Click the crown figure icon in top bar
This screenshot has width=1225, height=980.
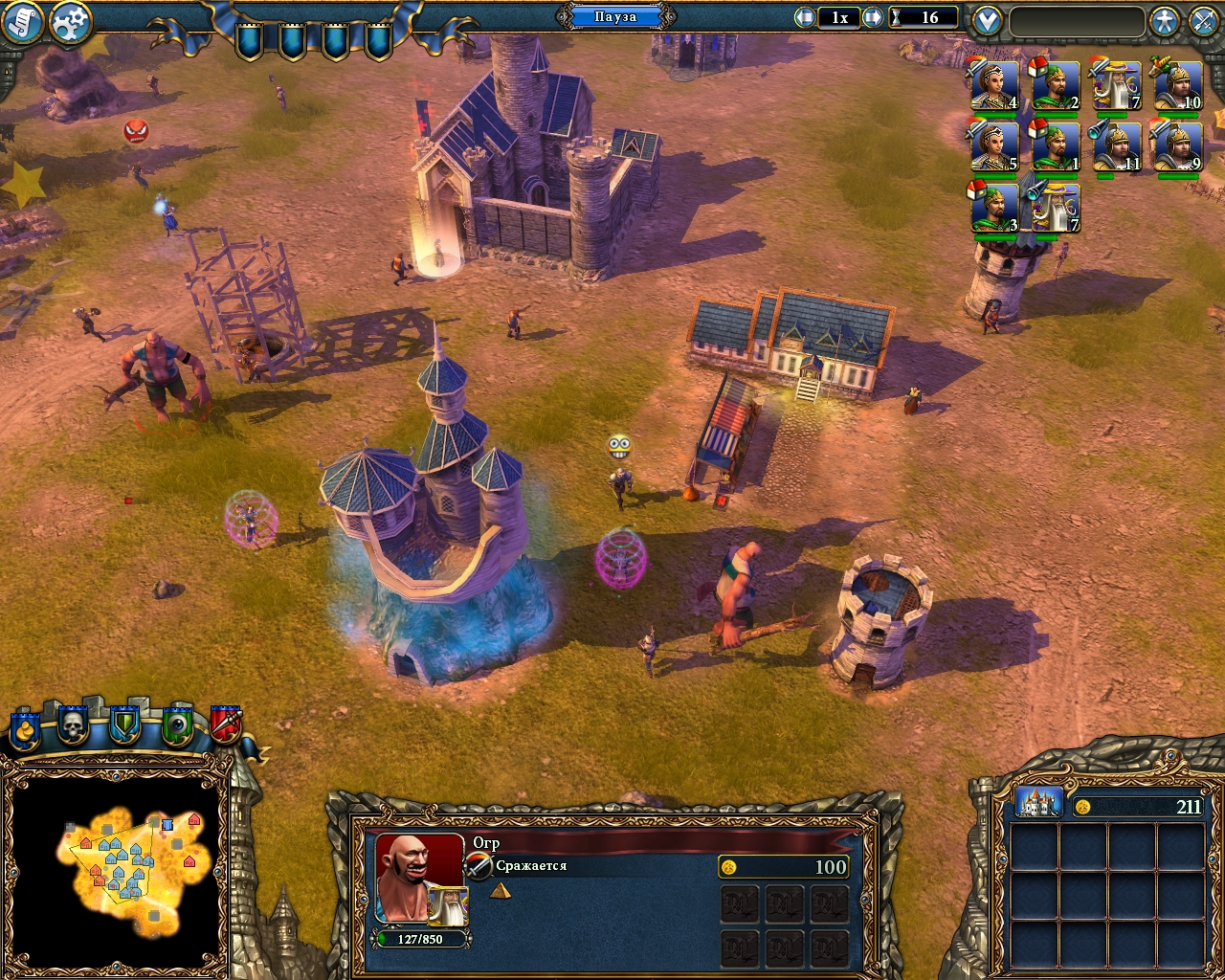point(1164,20)
